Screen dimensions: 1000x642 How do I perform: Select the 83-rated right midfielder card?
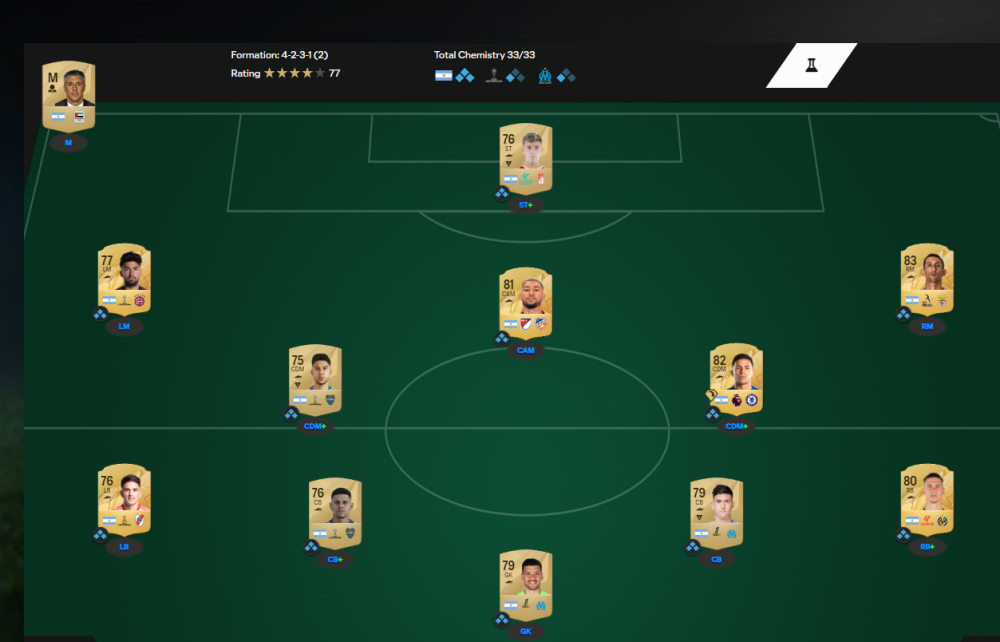tap(927, 278)
